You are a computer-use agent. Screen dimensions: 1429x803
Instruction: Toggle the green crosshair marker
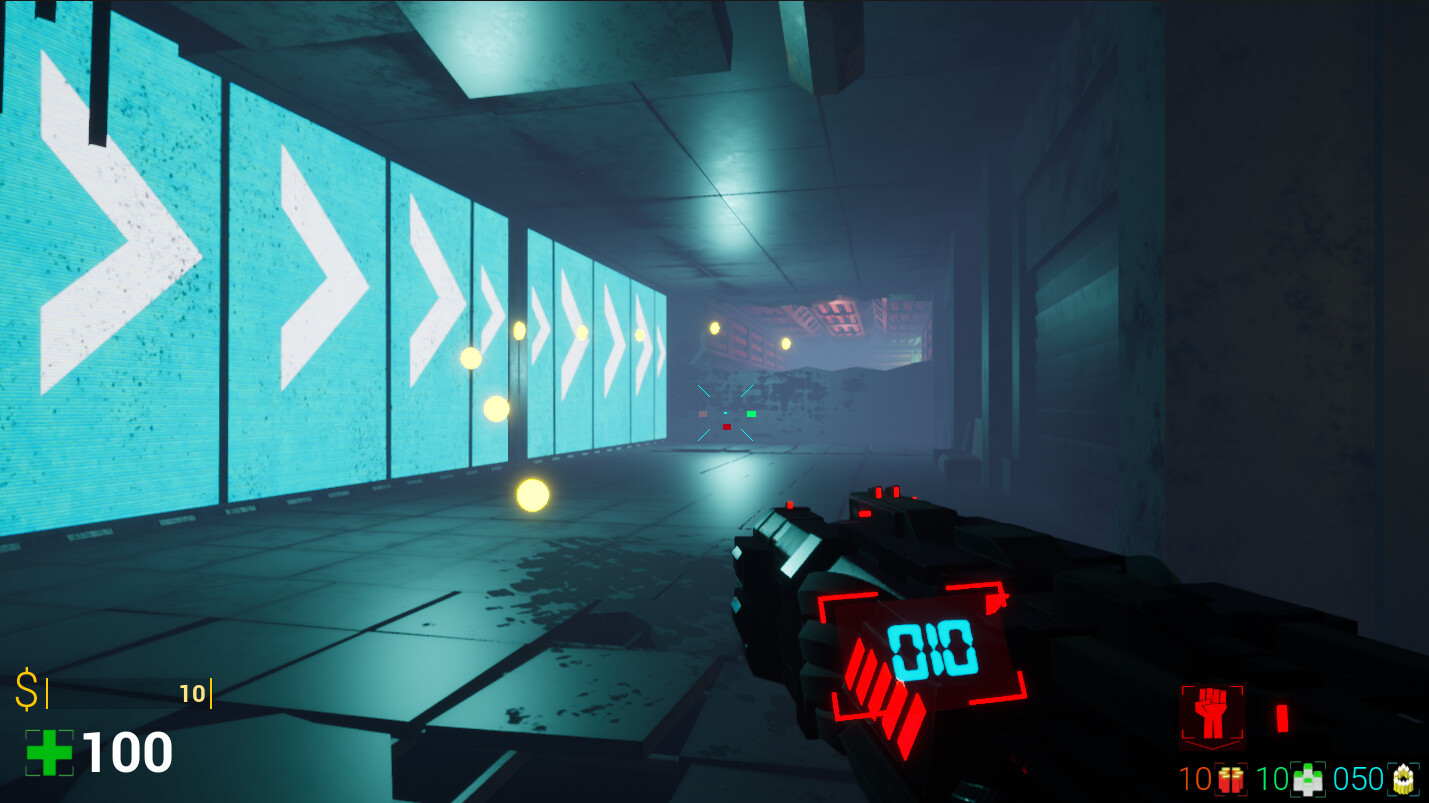pos(751,413)
